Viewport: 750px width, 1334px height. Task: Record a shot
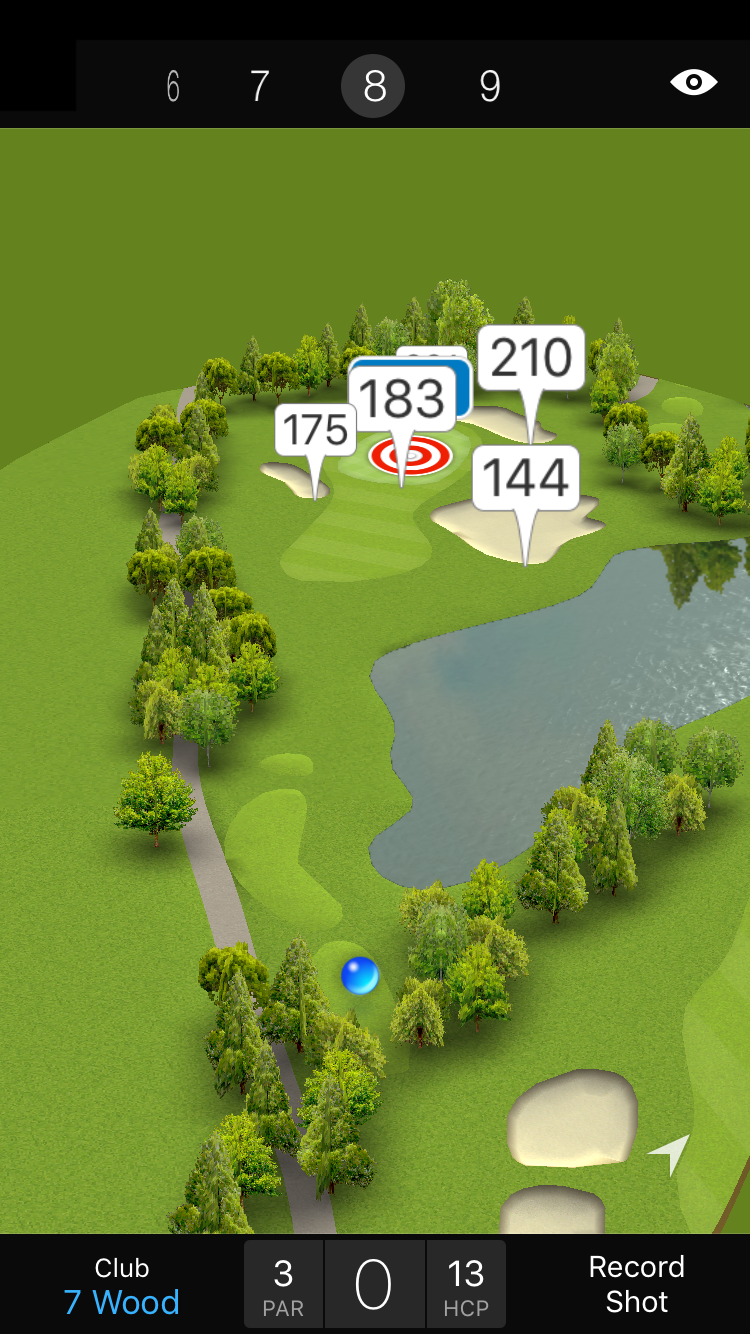click(636, 1284)
